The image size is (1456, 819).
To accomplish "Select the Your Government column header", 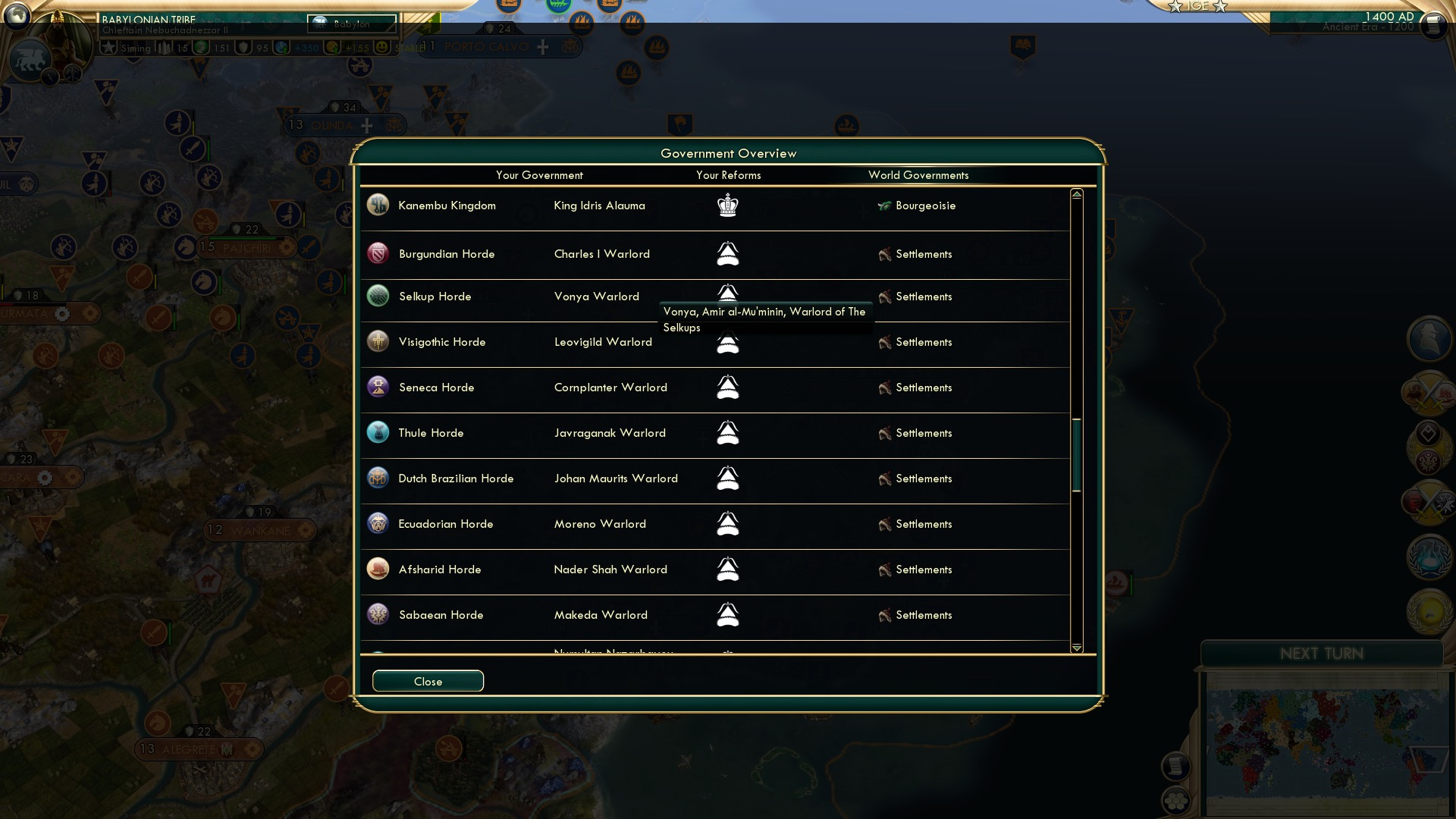I will point(540,175).
